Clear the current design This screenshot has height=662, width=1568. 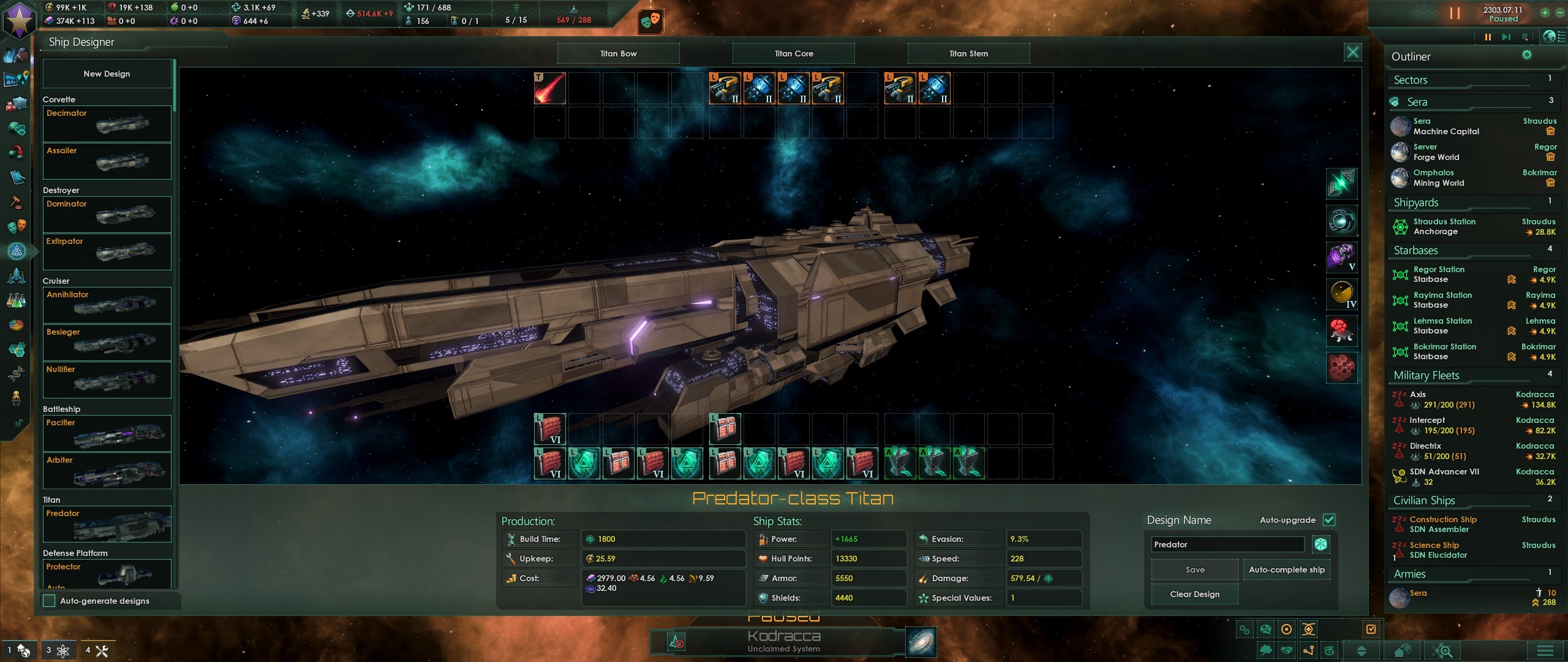pyautogui.click(x=1194, y=594)
